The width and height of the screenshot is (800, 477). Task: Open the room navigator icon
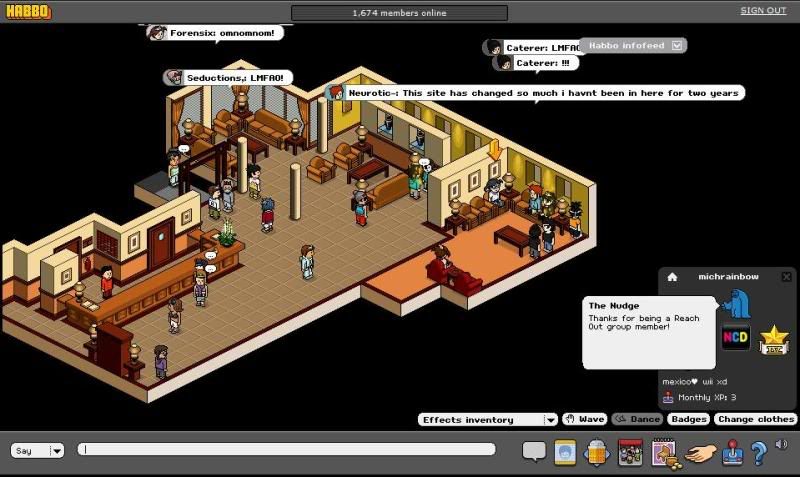pyautogui.click(x=597, y=452)
